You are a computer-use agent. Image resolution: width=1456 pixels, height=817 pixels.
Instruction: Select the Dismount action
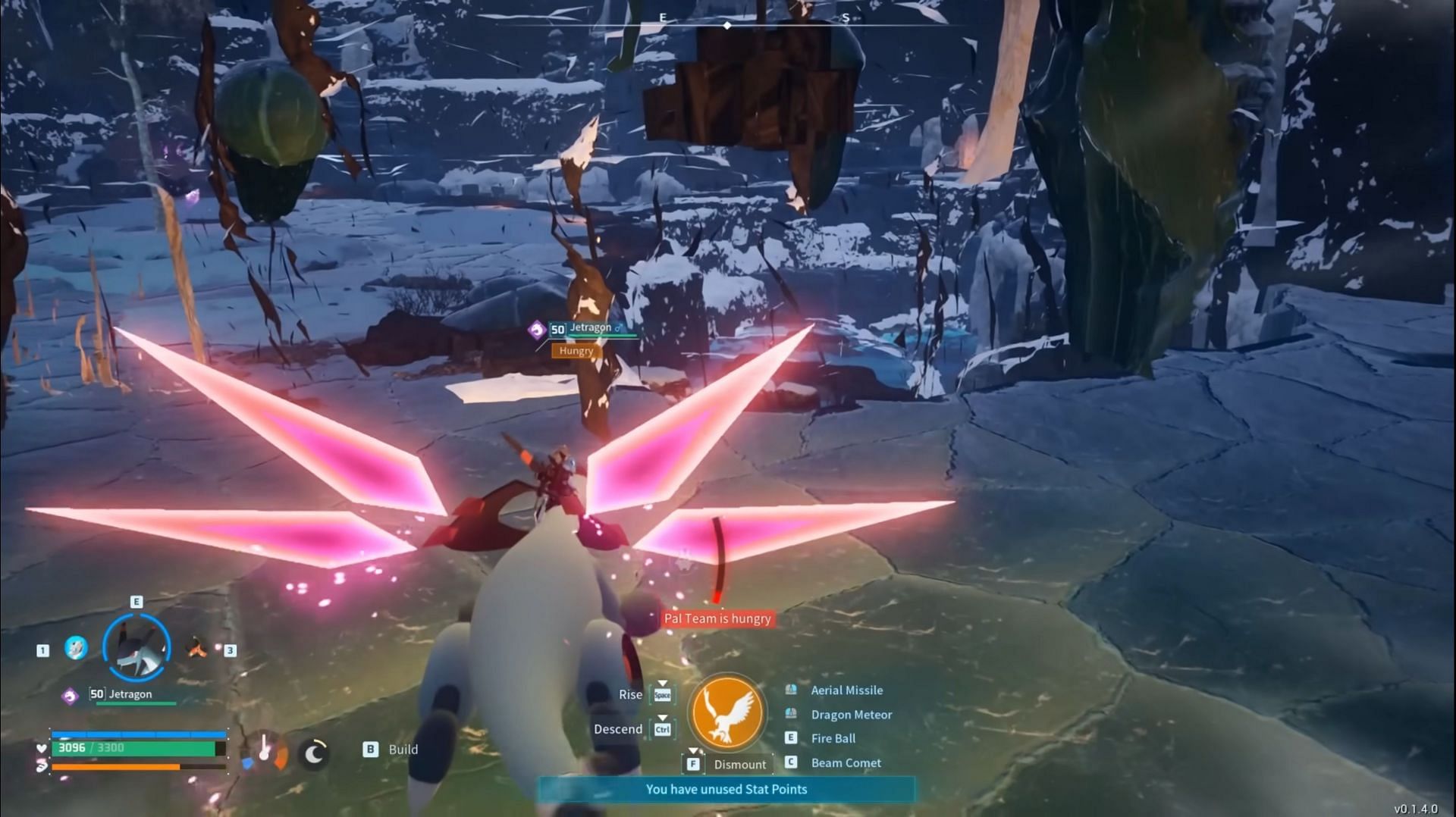(x=739, y=765)
